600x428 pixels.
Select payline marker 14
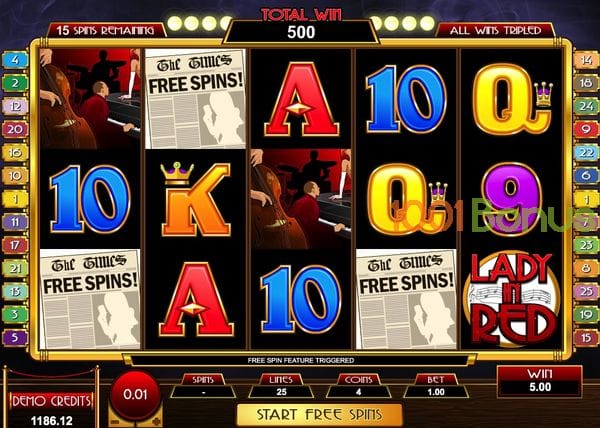tap(585, 59)
